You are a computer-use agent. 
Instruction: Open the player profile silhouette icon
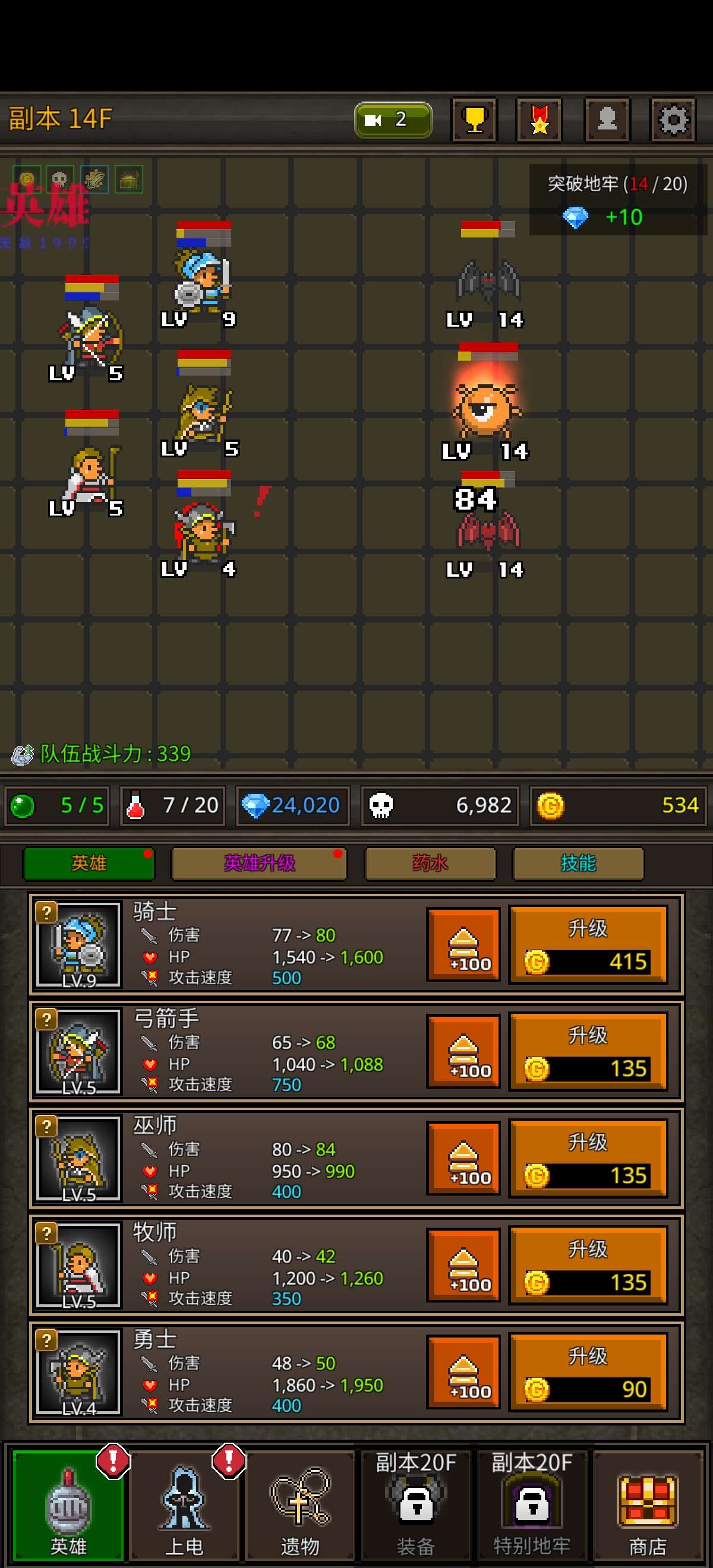click(607, 119)
